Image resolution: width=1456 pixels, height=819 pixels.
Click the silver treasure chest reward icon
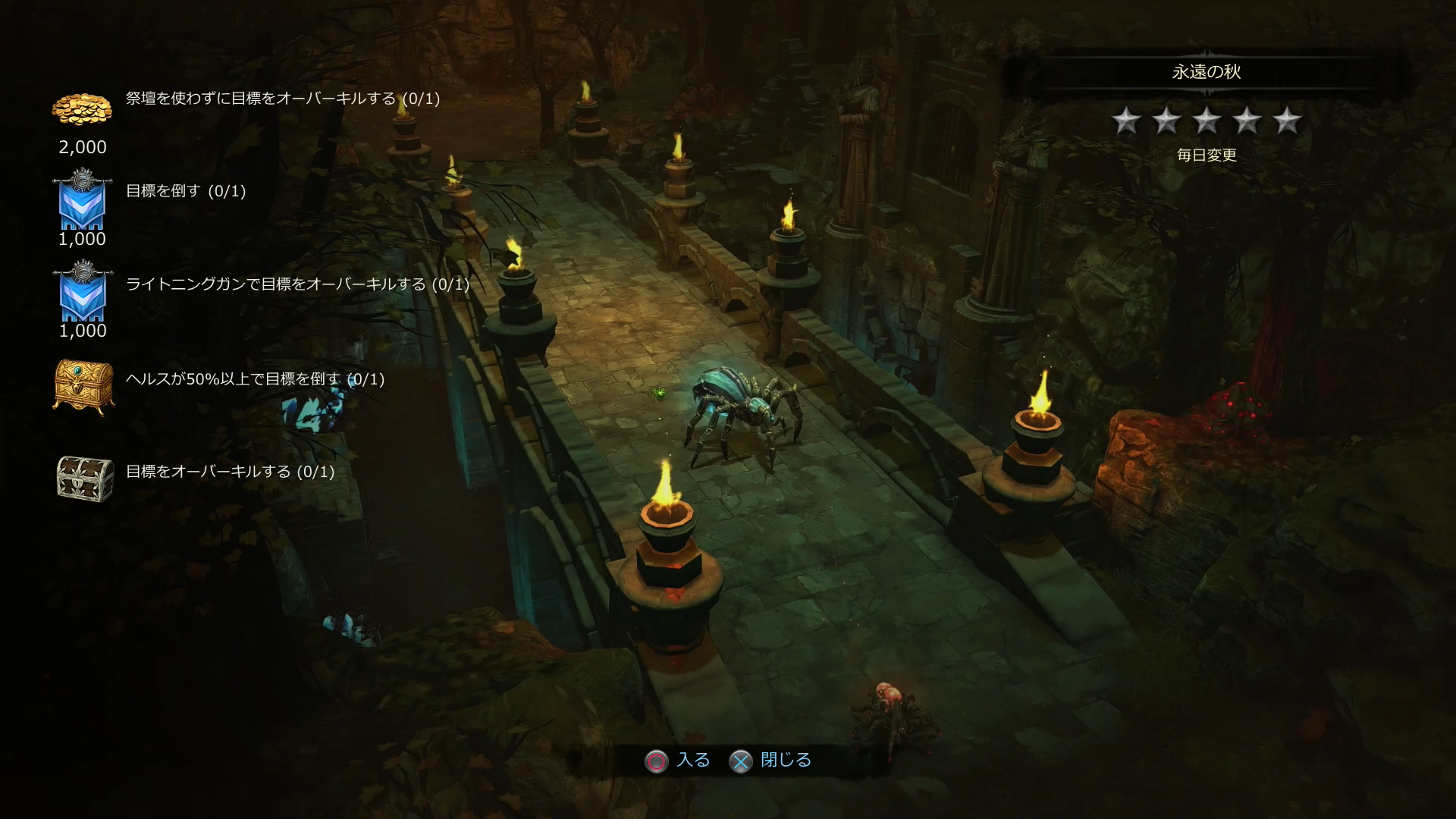[x=85, y=479]
